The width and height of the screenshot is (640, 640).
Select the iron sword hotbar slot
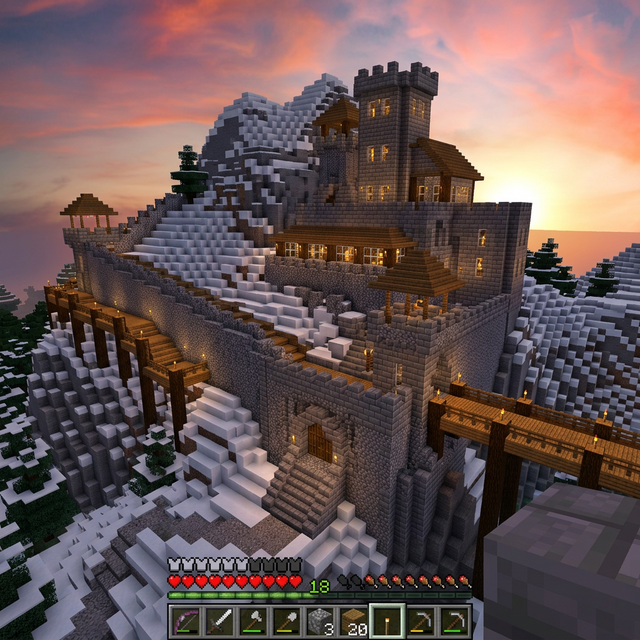[x=219, y=621]
